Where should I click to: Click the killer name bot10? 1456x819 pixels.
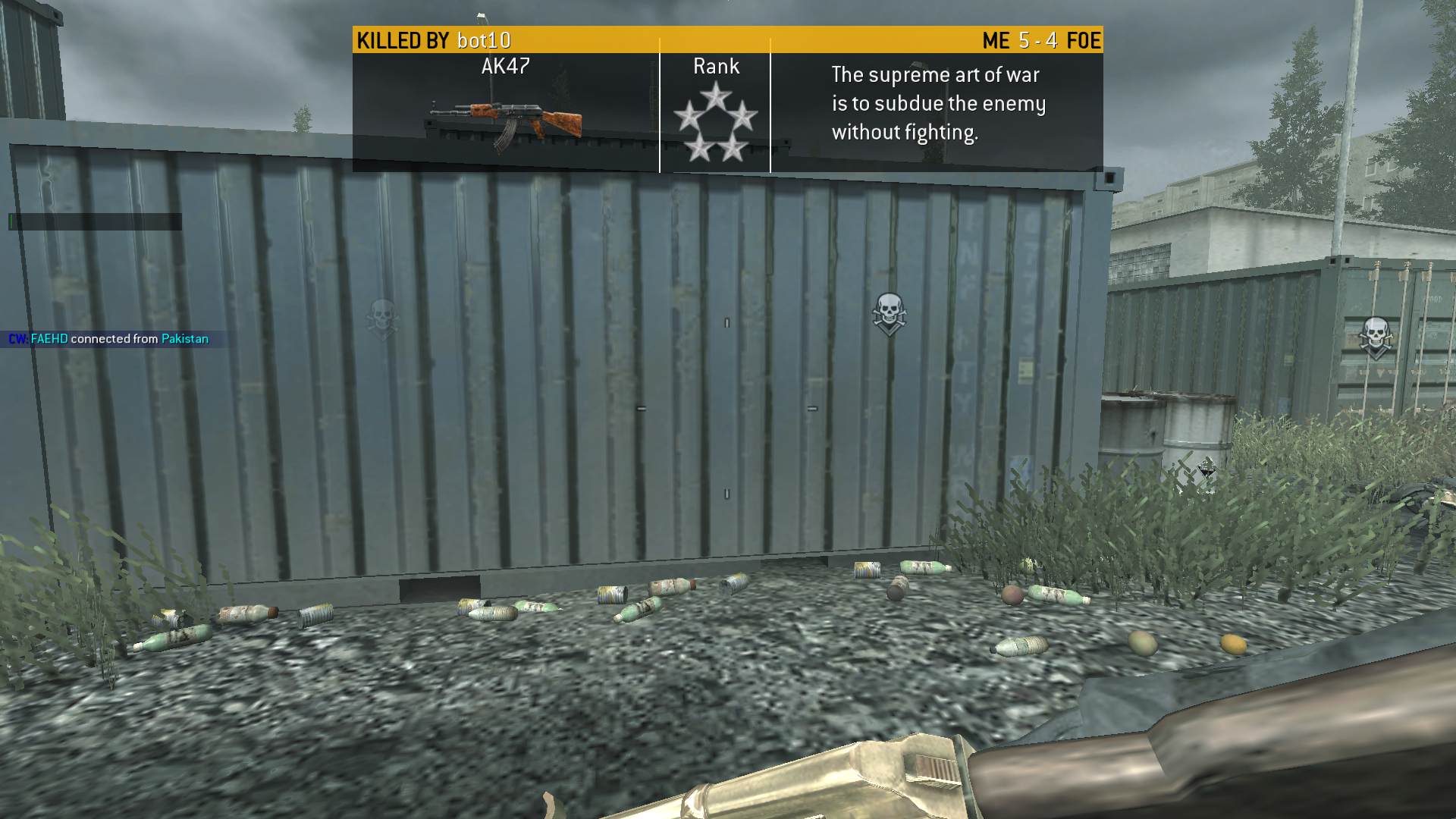coord(484,40)
